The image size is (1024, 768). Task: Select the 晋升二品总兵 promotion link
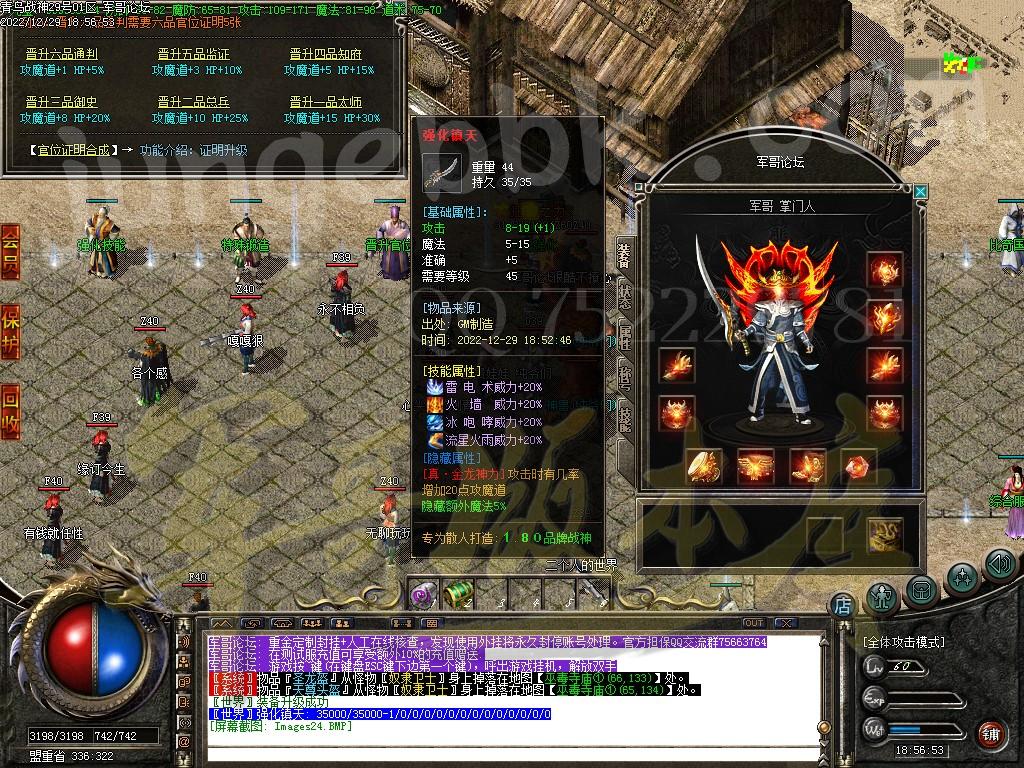[193, 102]
